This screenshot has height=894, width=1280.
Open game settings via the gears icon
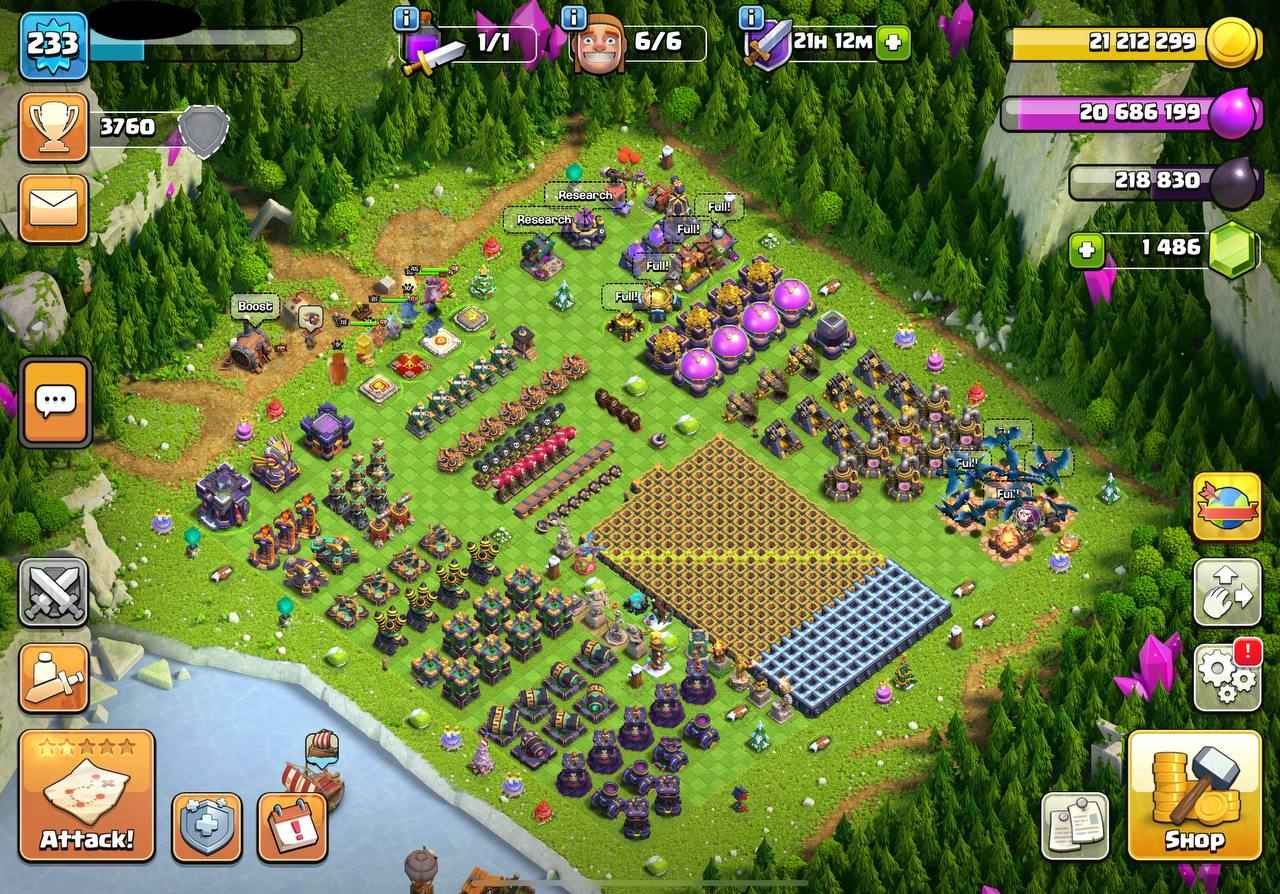(1225, 676)
